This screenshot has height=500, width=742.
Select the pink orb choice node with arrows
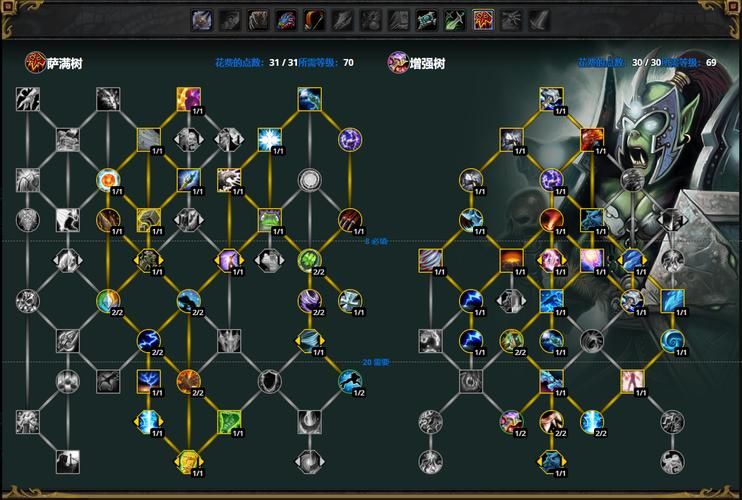[551, 260]
